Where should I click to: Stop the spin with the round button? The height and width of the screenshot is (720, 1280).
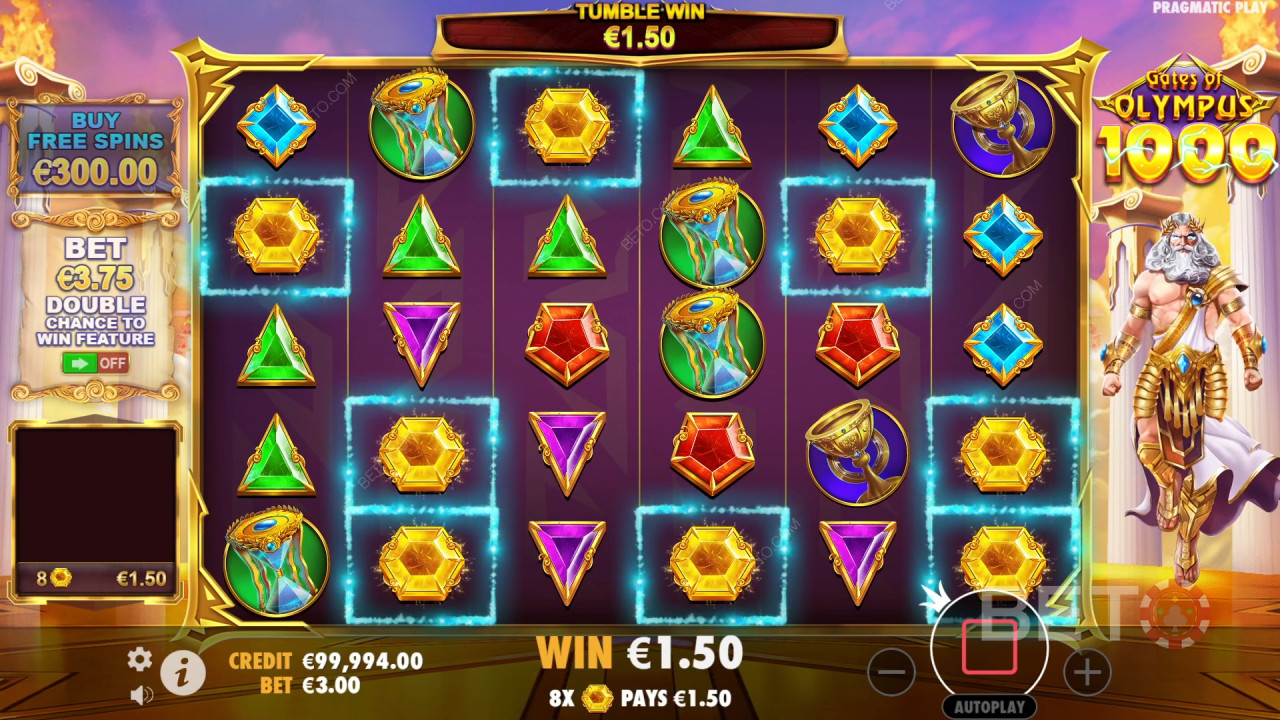click(989, 647)
